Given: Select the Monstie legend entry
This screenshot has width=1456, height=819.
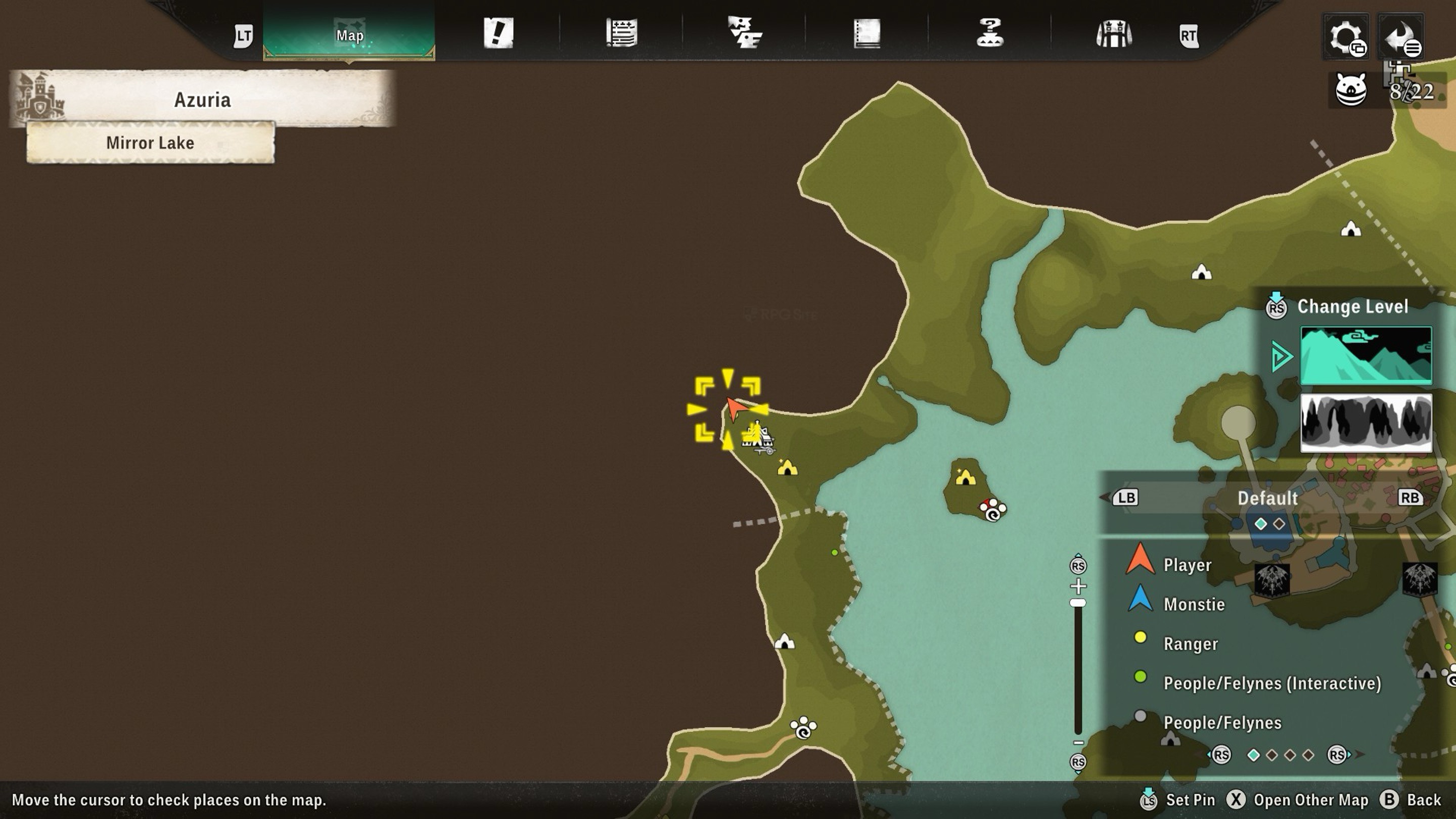Looking at the screenshot, I should coord(1193,604).
